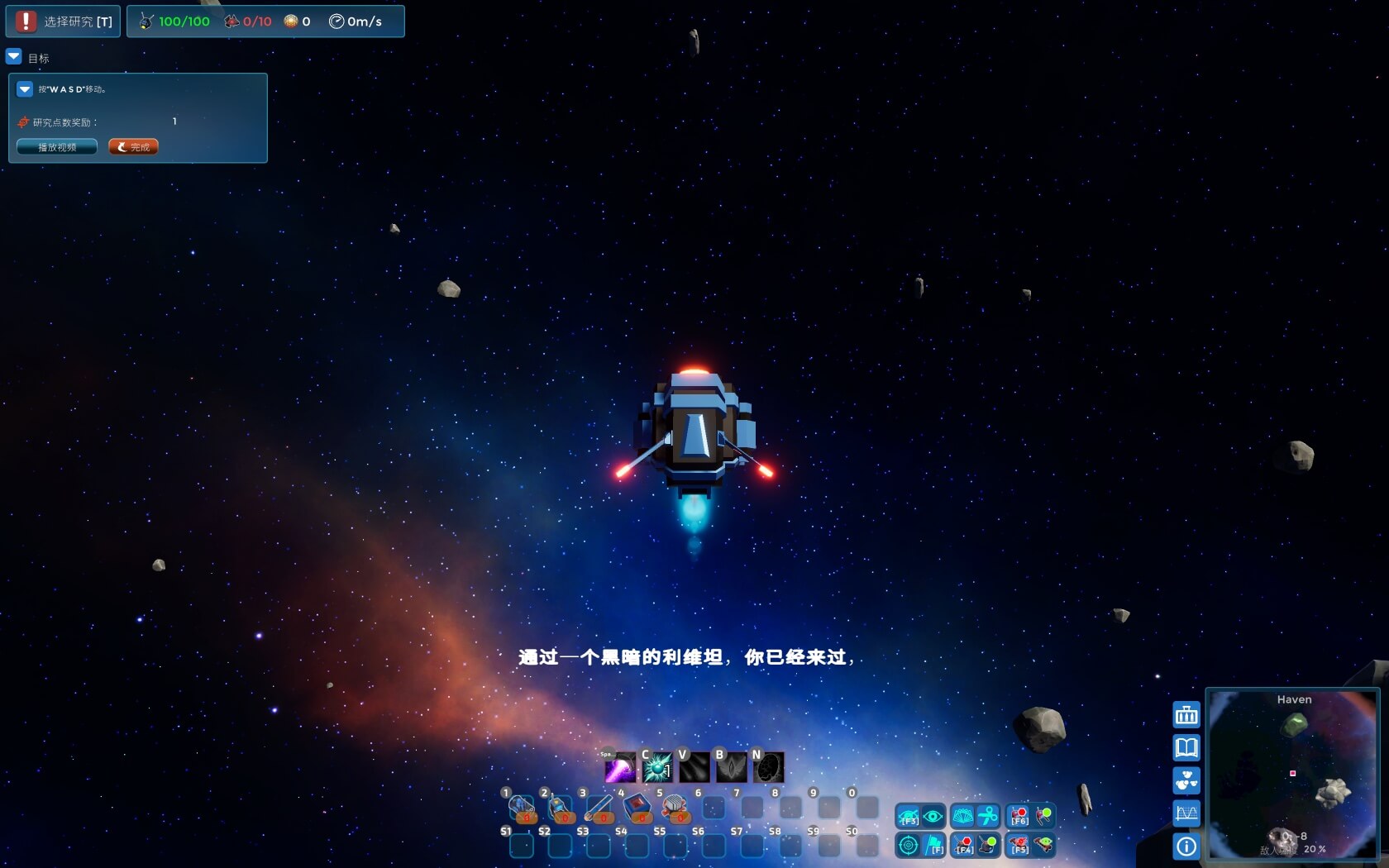Viewport: 1389px width, 868px height.
Task: Open the crew relations panel
Action: [1186, 780]
